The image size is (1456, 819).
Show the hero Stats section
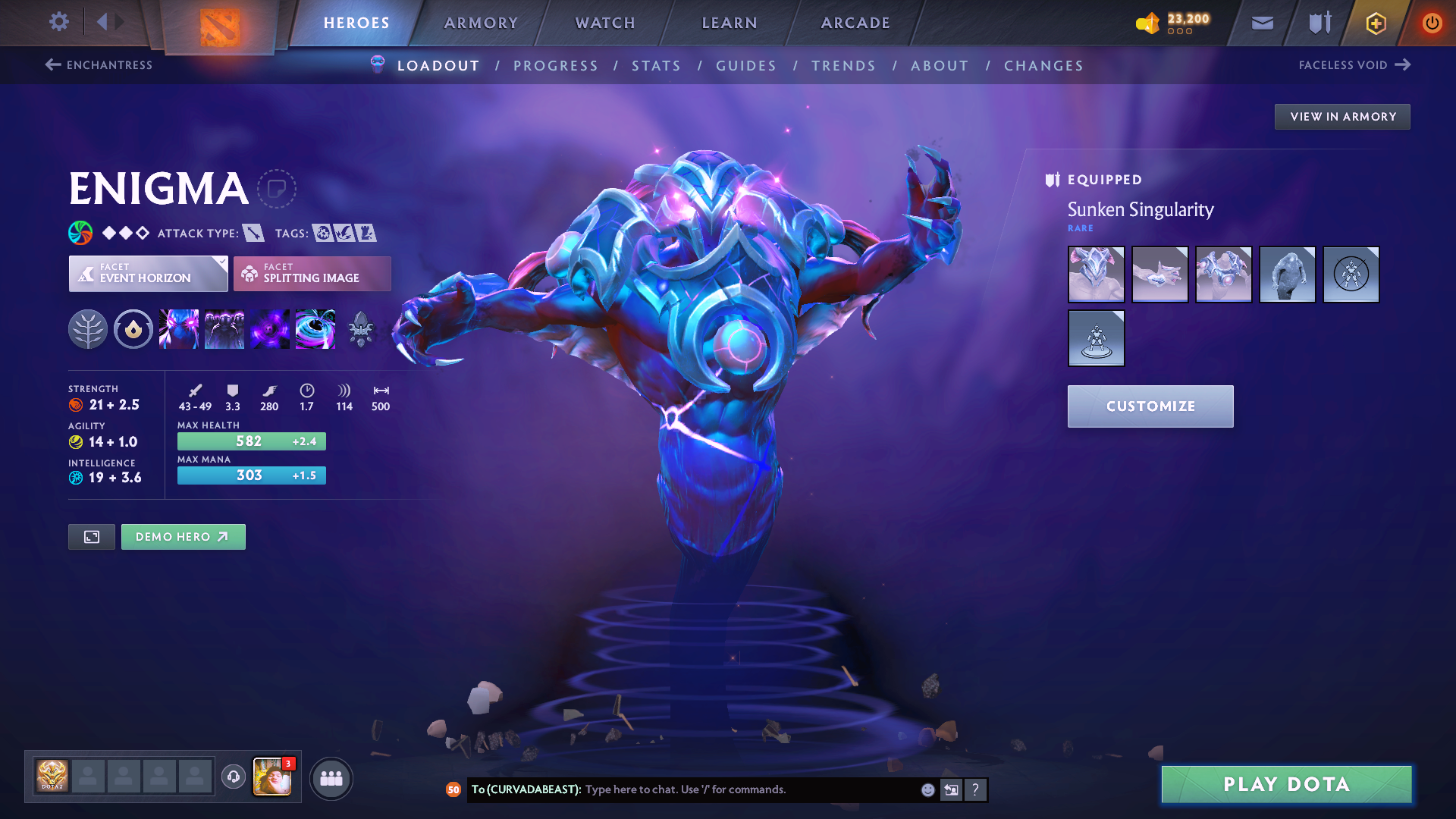point(656,66)
